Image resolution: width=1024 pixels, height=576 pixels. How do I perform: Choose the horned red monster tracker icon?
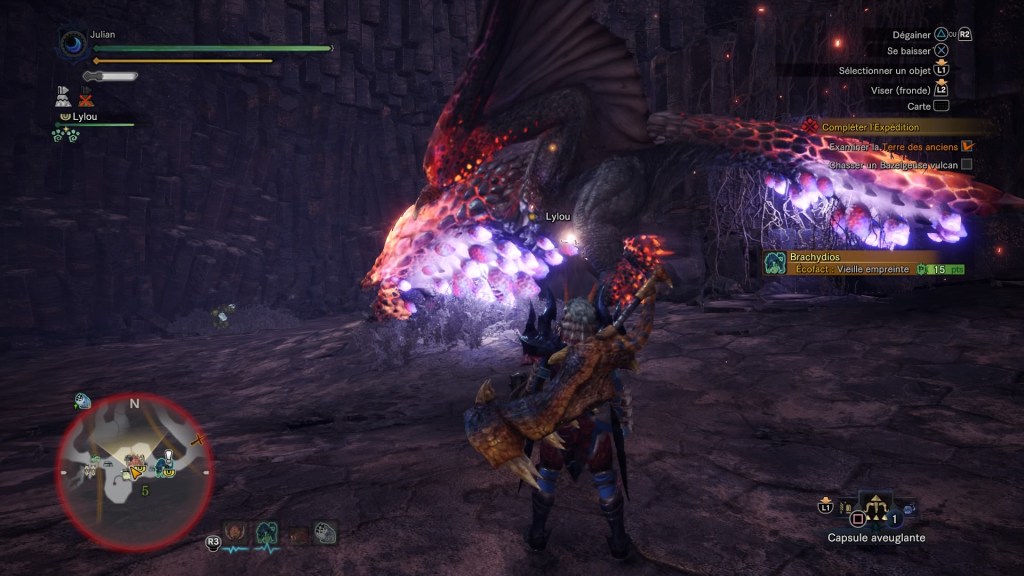pyautogui.click(x=236, y=533)
